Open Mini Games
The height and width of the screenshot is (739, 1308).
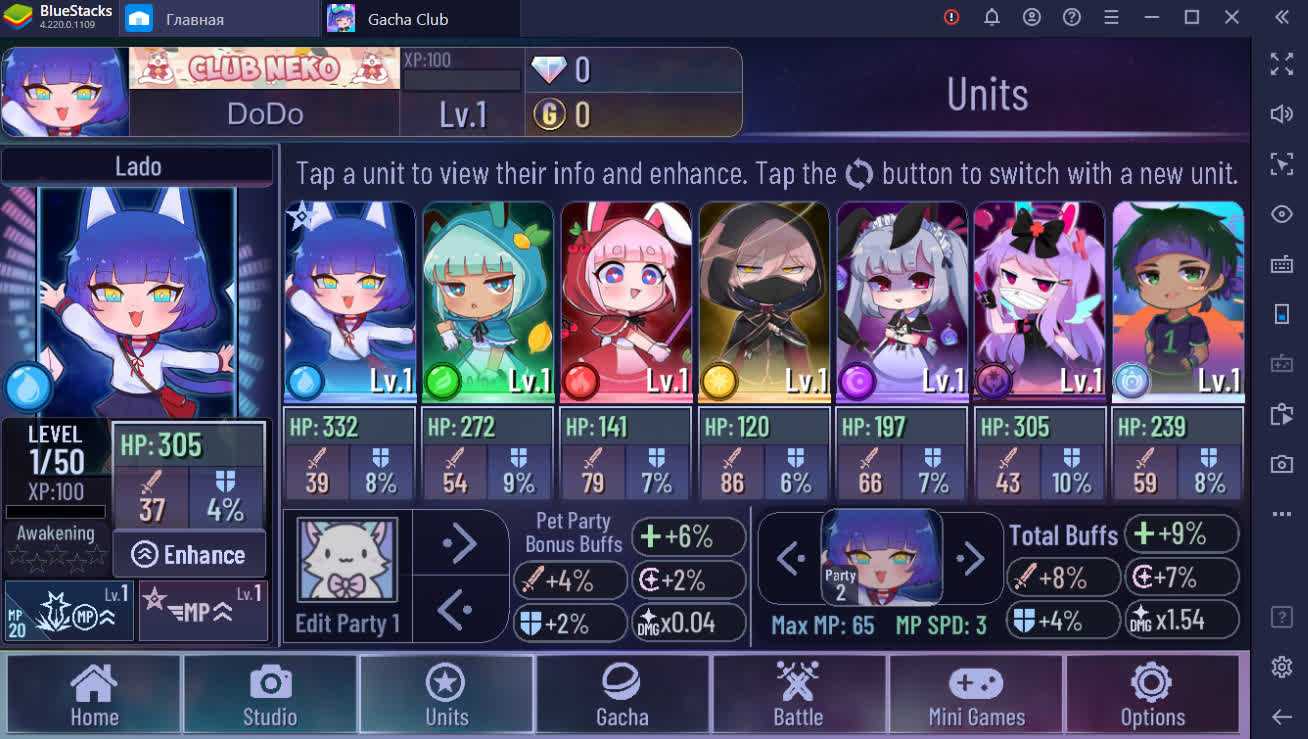[976, 694]
